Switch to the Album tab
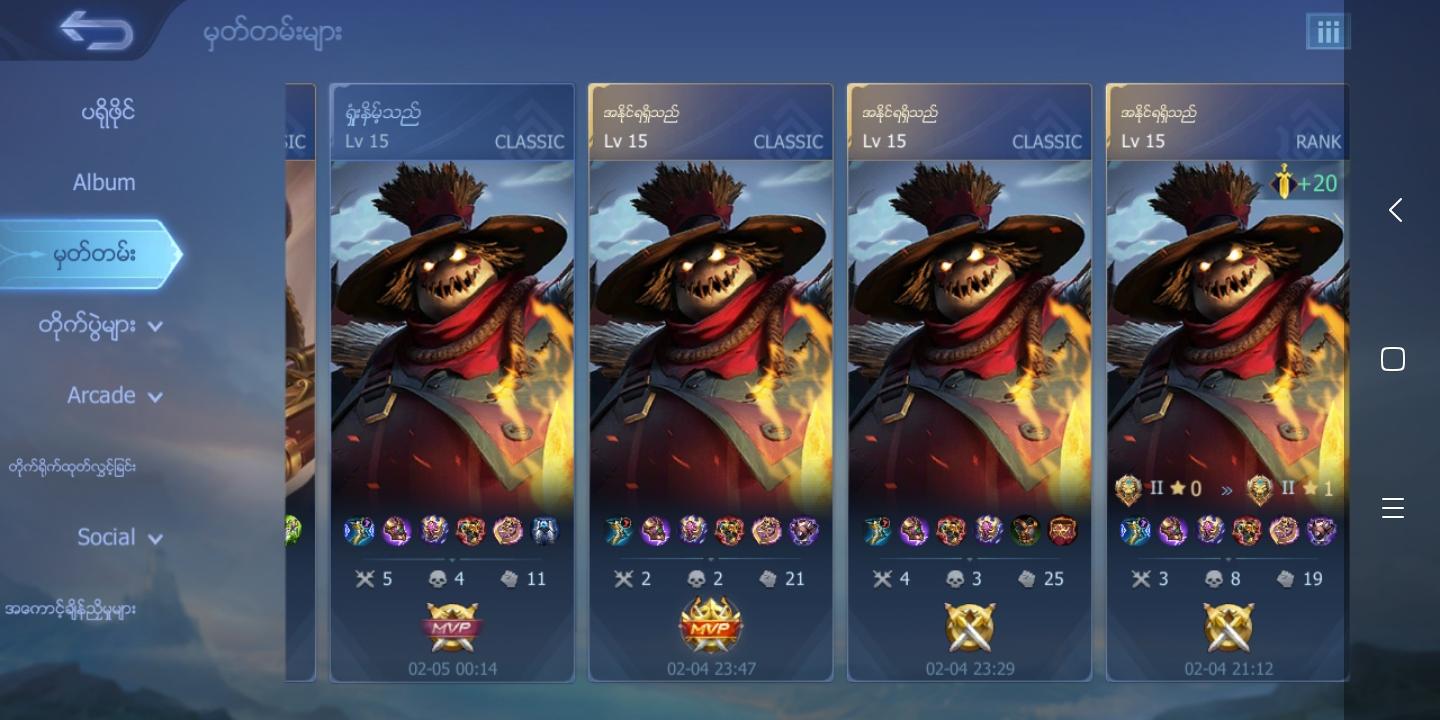The height and width of the screenshot is (720, 1440). point(104,182)
